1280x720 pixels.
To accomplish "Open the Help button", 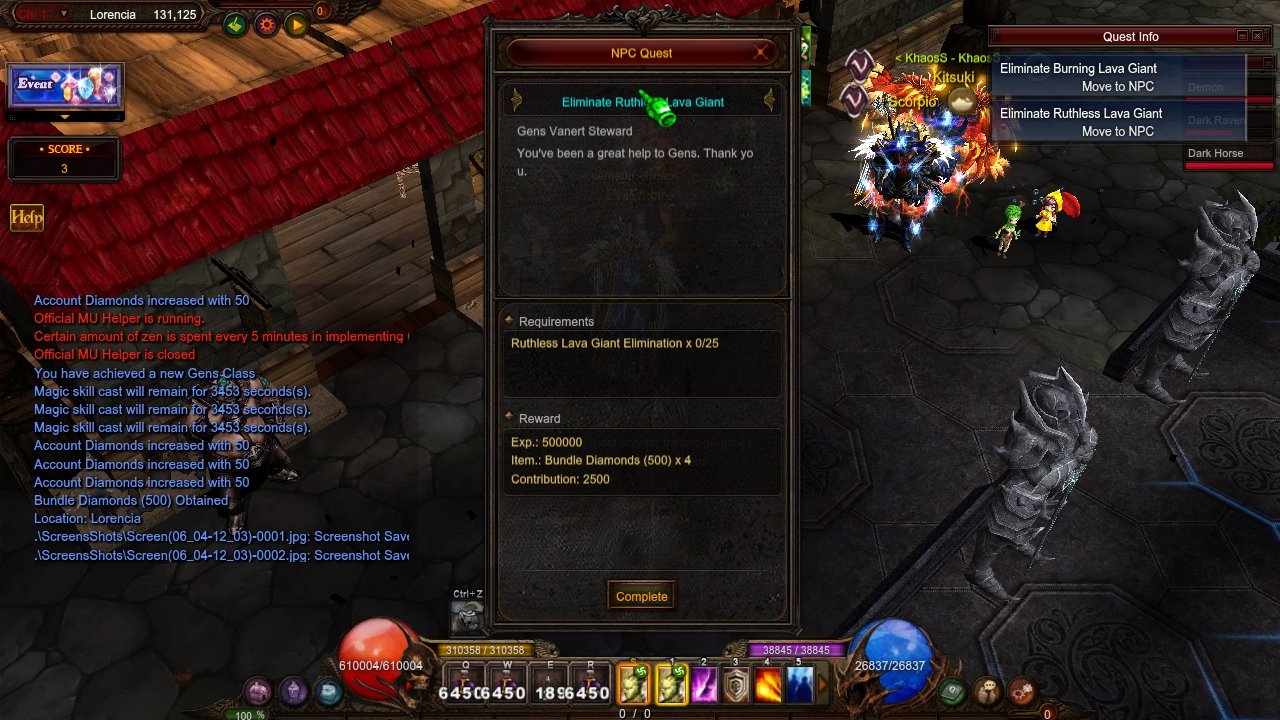I will [x=27, y=218].
